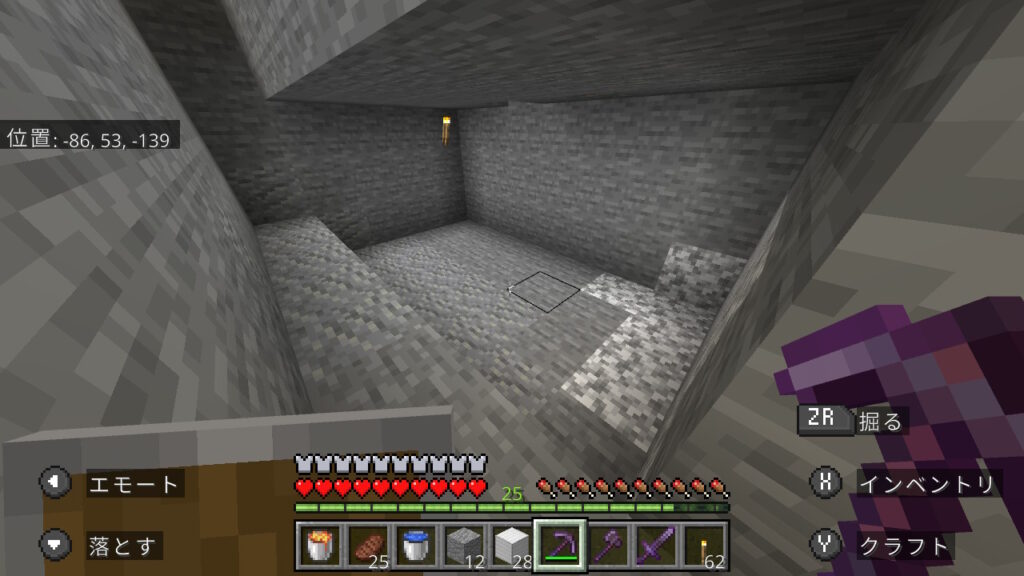The width and height of the screenshot is (1024, 576).
Task: Click the enchanted pickaxe hotbar slot
Action: [560, 546]
